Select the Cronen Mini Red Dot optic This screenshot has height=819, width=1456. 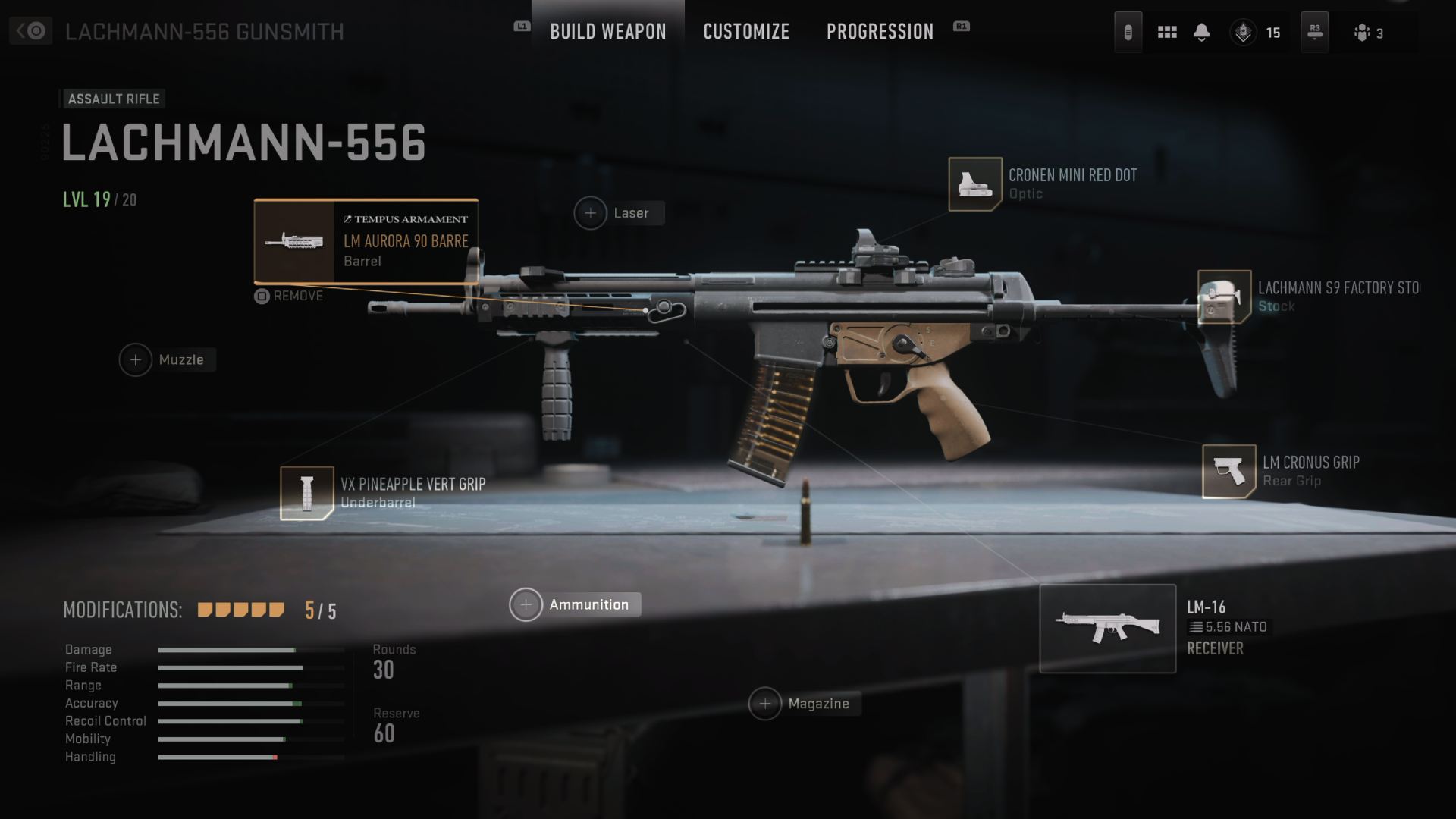pos(975,184)
